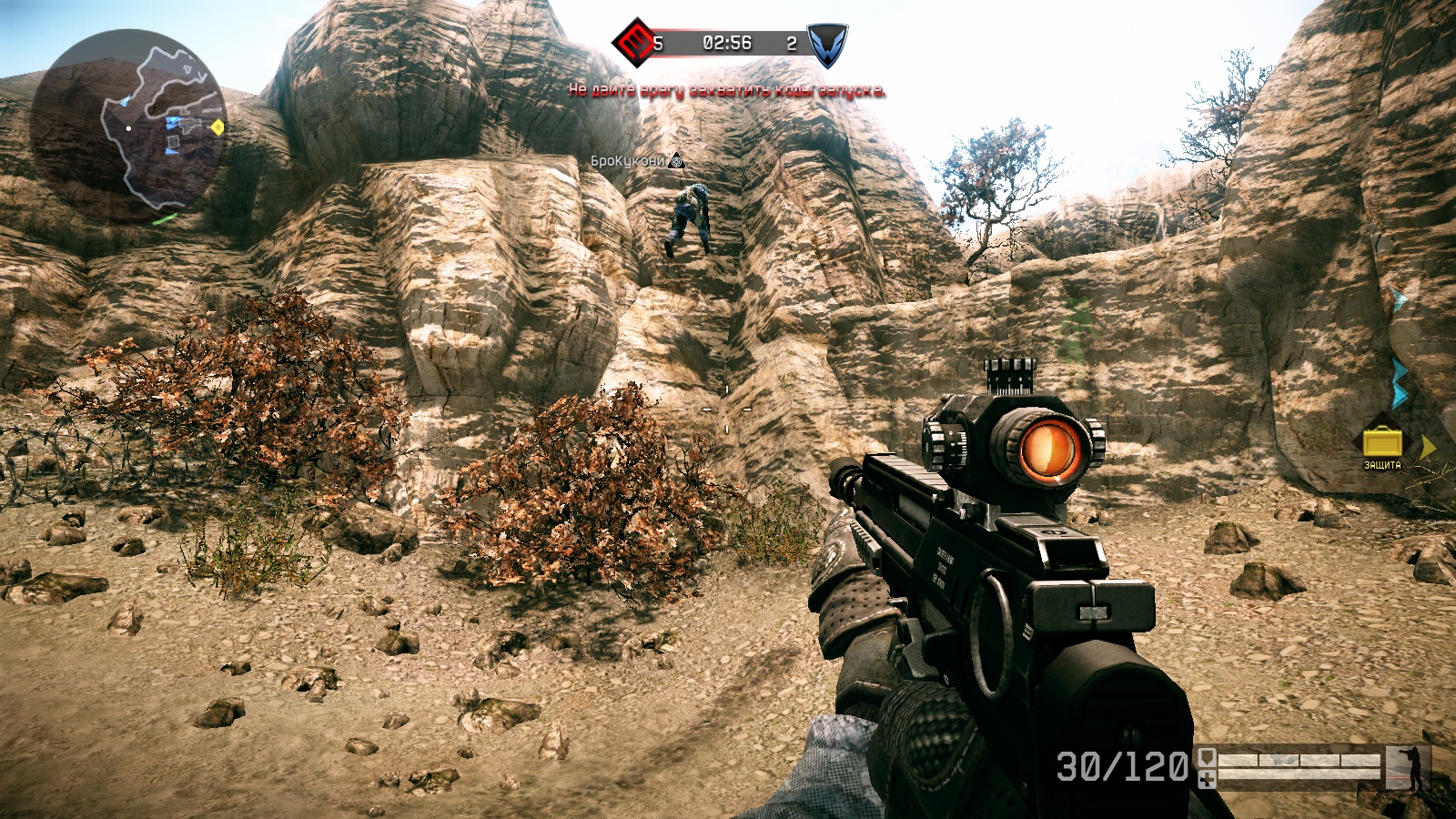This screenshot has height=819, width=1456.
Task: Click the БроКуКони teammate name tag
Action: pos(628,161)
